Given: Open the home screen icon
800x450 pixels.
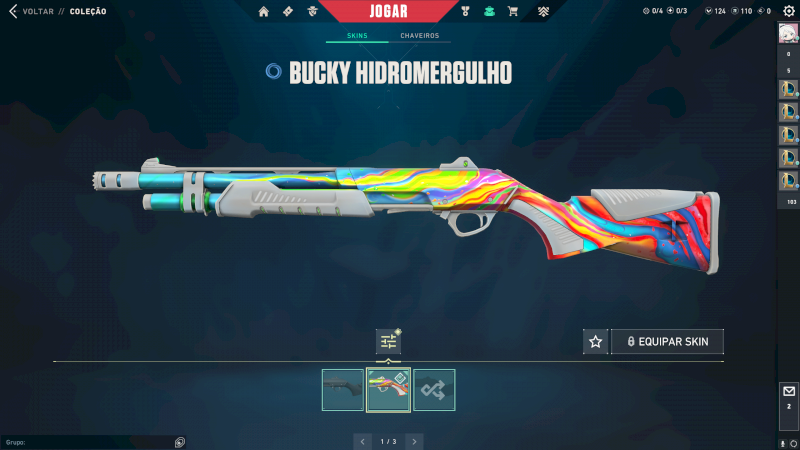Looking at the screenshot, I should click(x=264, y=12).
